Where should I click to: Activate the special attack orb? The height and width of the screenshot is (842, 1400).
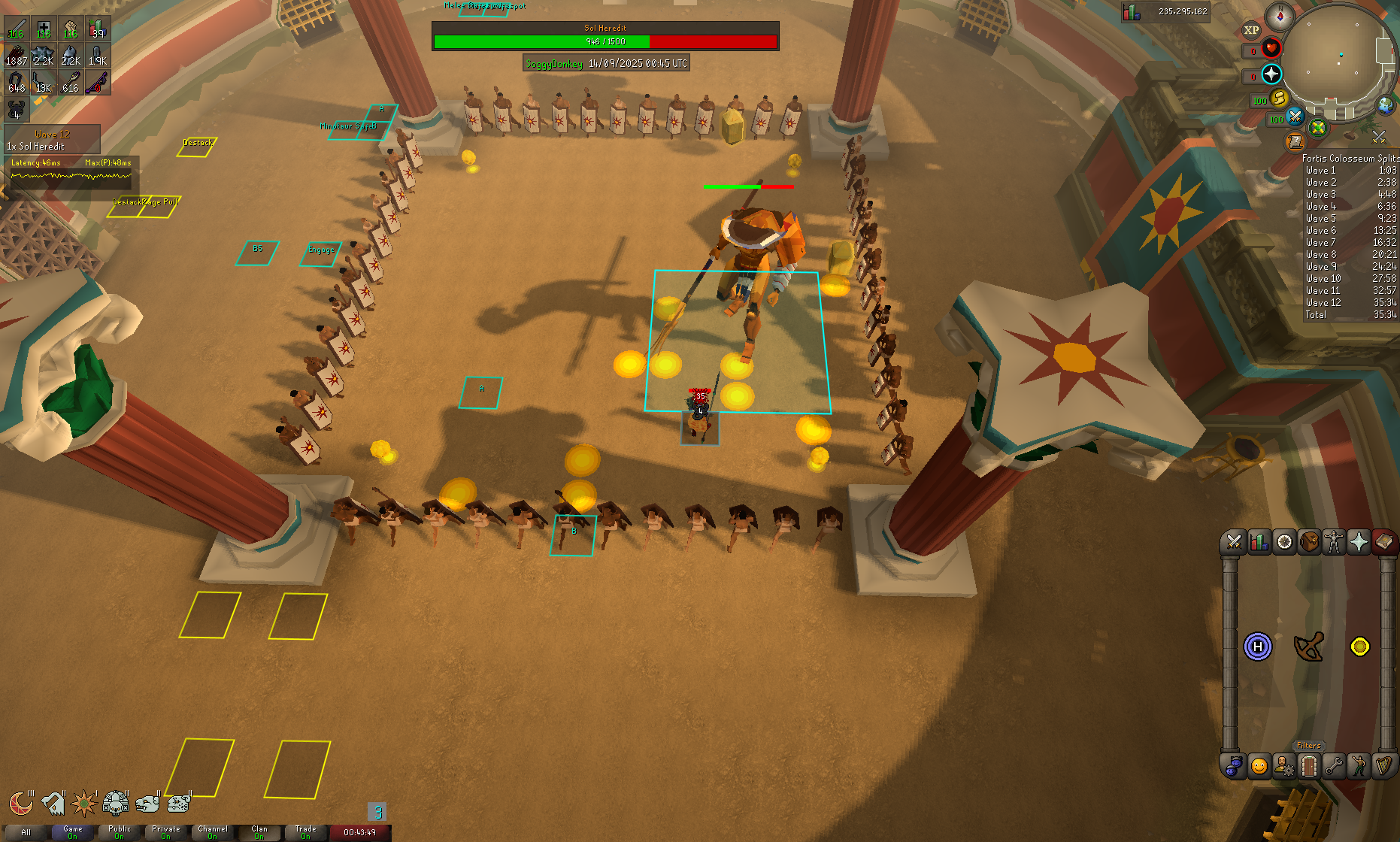click(1295, 117)
